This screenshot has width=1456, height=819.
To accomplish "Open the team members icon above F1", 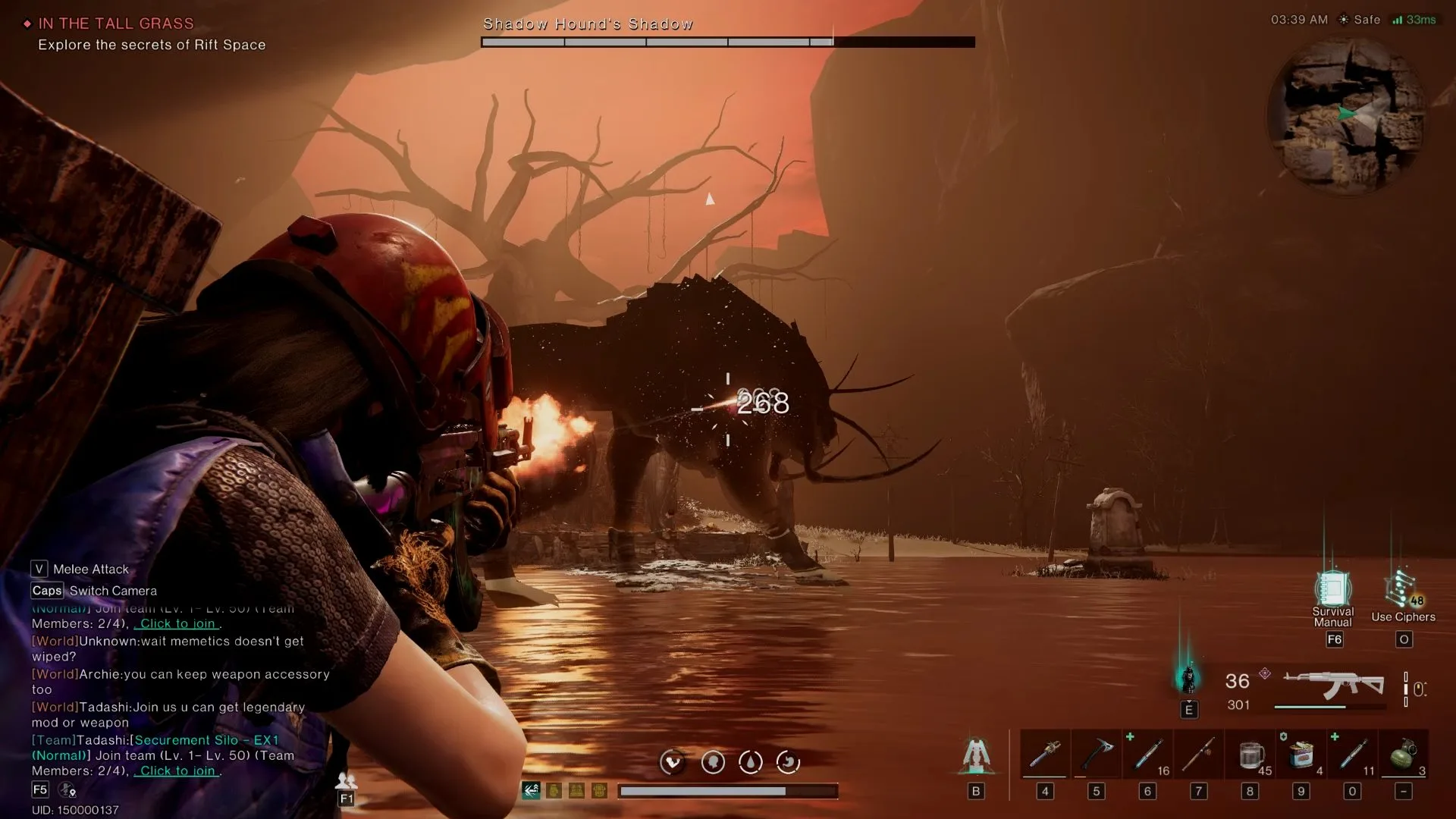I will (346, 780).
